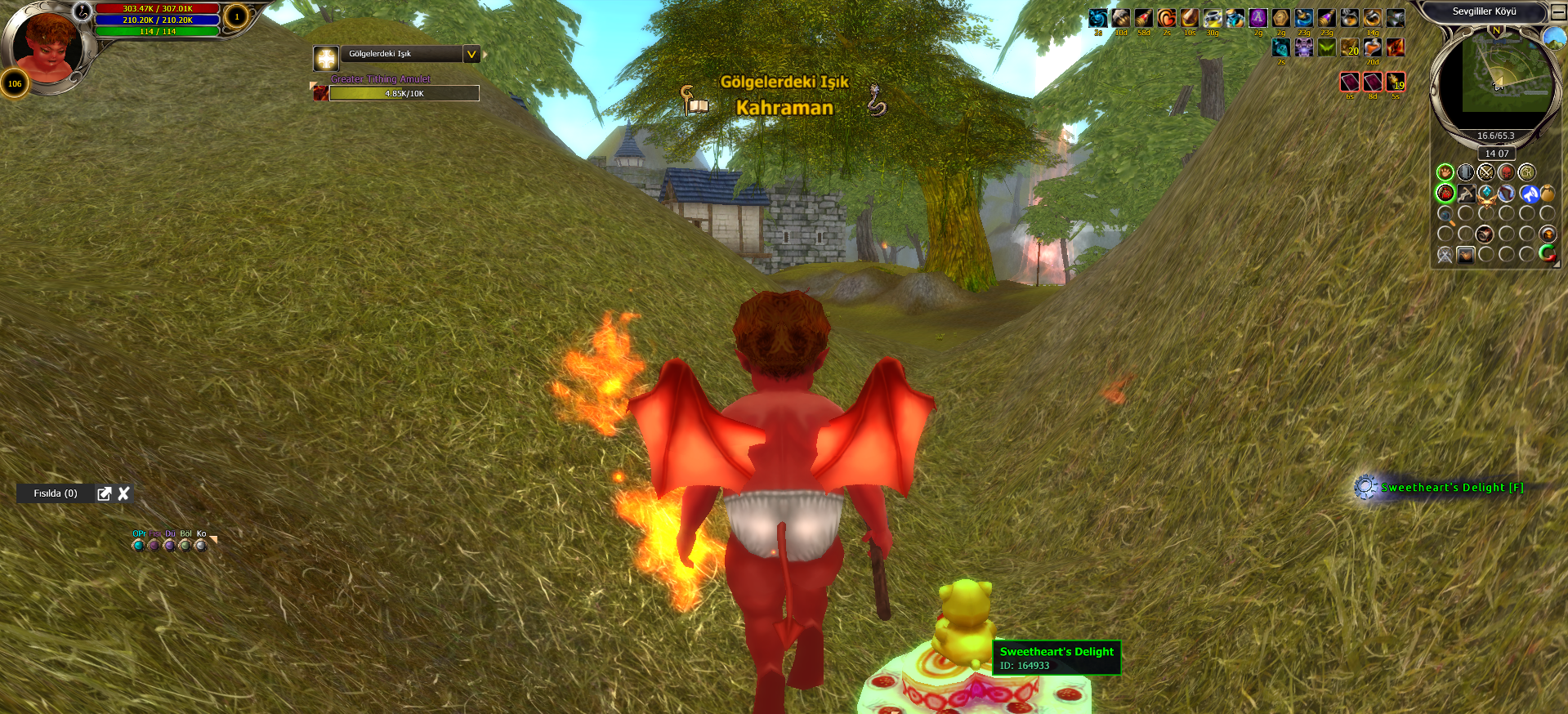Click the green and red circular arrows icon
1568x714 pixels.
1547,254
